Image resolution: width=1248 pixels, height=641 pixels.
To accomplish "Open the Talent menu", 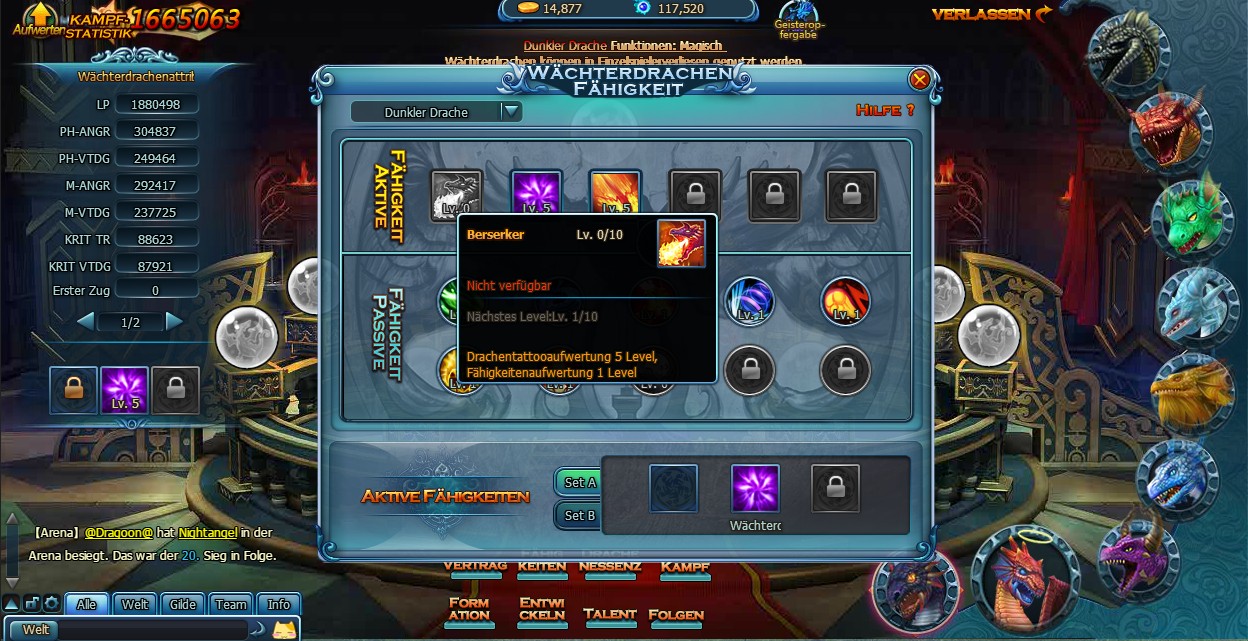I will pyautogui.click(x=609, y=614).
